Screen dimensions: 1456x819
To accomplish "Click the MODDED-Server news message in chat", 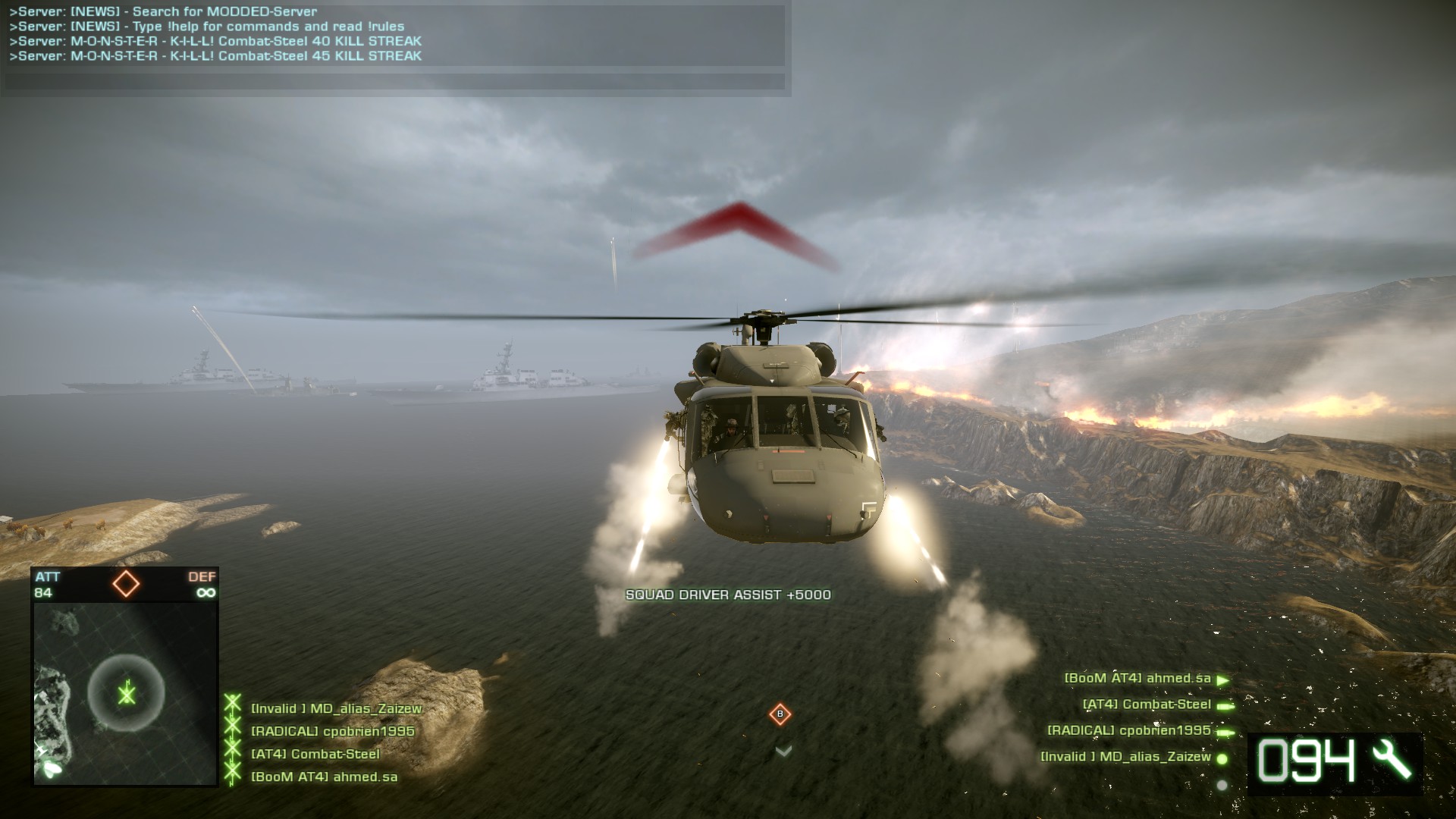I will click(165, 9).
